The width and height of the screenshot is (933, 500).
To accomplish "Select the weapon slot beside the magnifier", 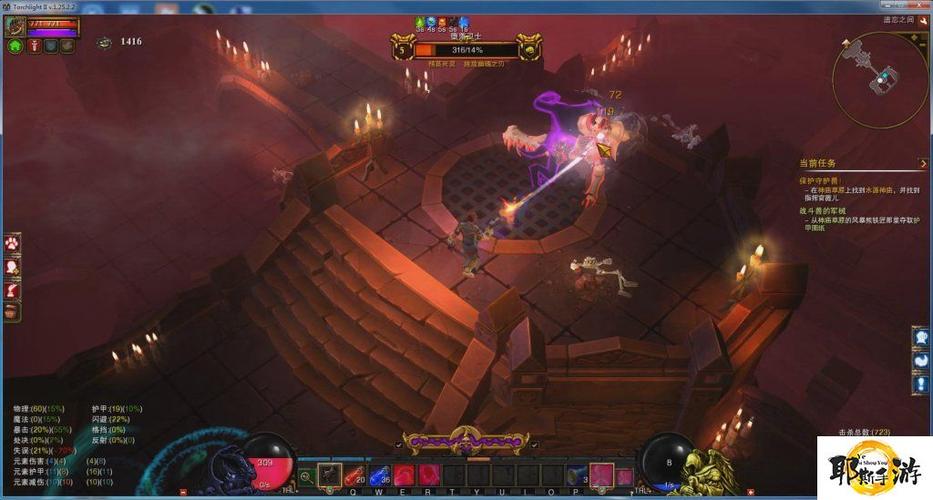I will tap(329, 475).
